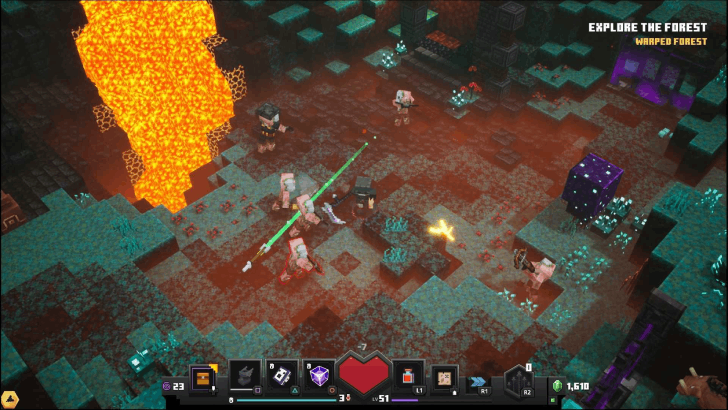
Task: Select the arrow quiver slot
Action: (x=519, y=381)
